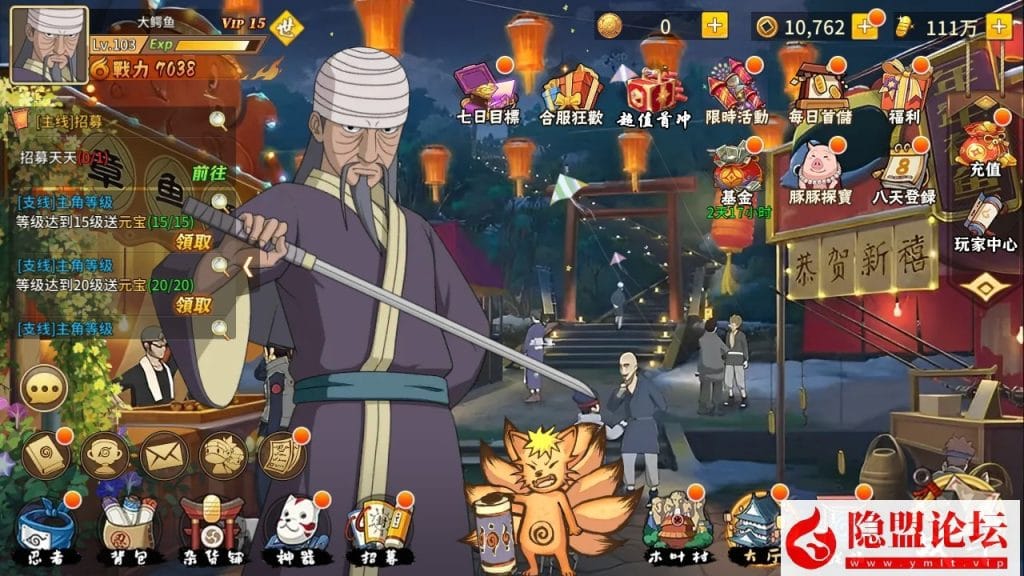Open the mail envelope icon
This screenshot has height=576, width=1024.
[x=163, y=455]
